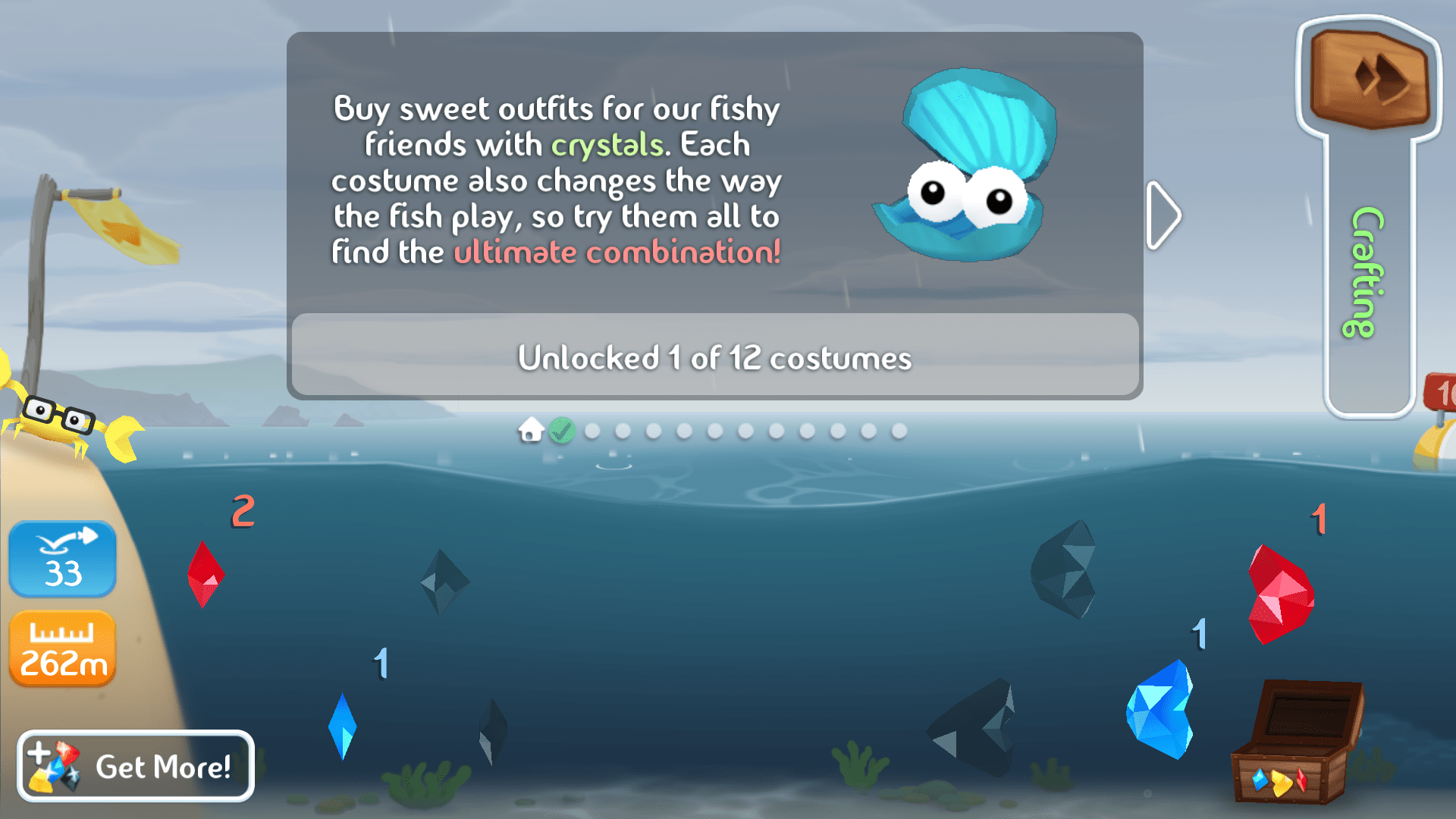The image size is (1456, 819).
Task: Toggle the green checkmark page indicator
Action: point(561,431)
